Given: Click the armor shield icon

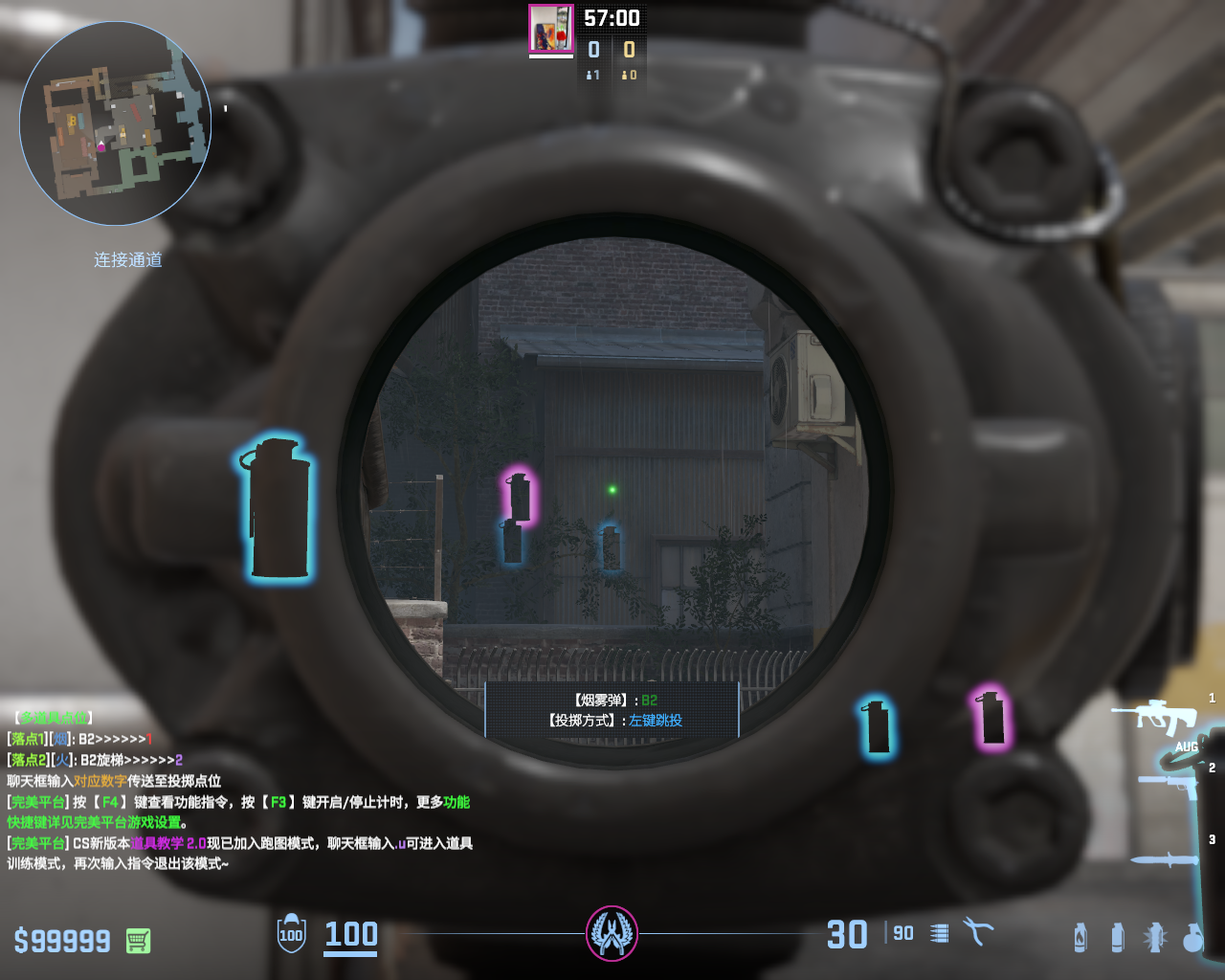Looking at the screenshot, I should (x=291, y=934).
